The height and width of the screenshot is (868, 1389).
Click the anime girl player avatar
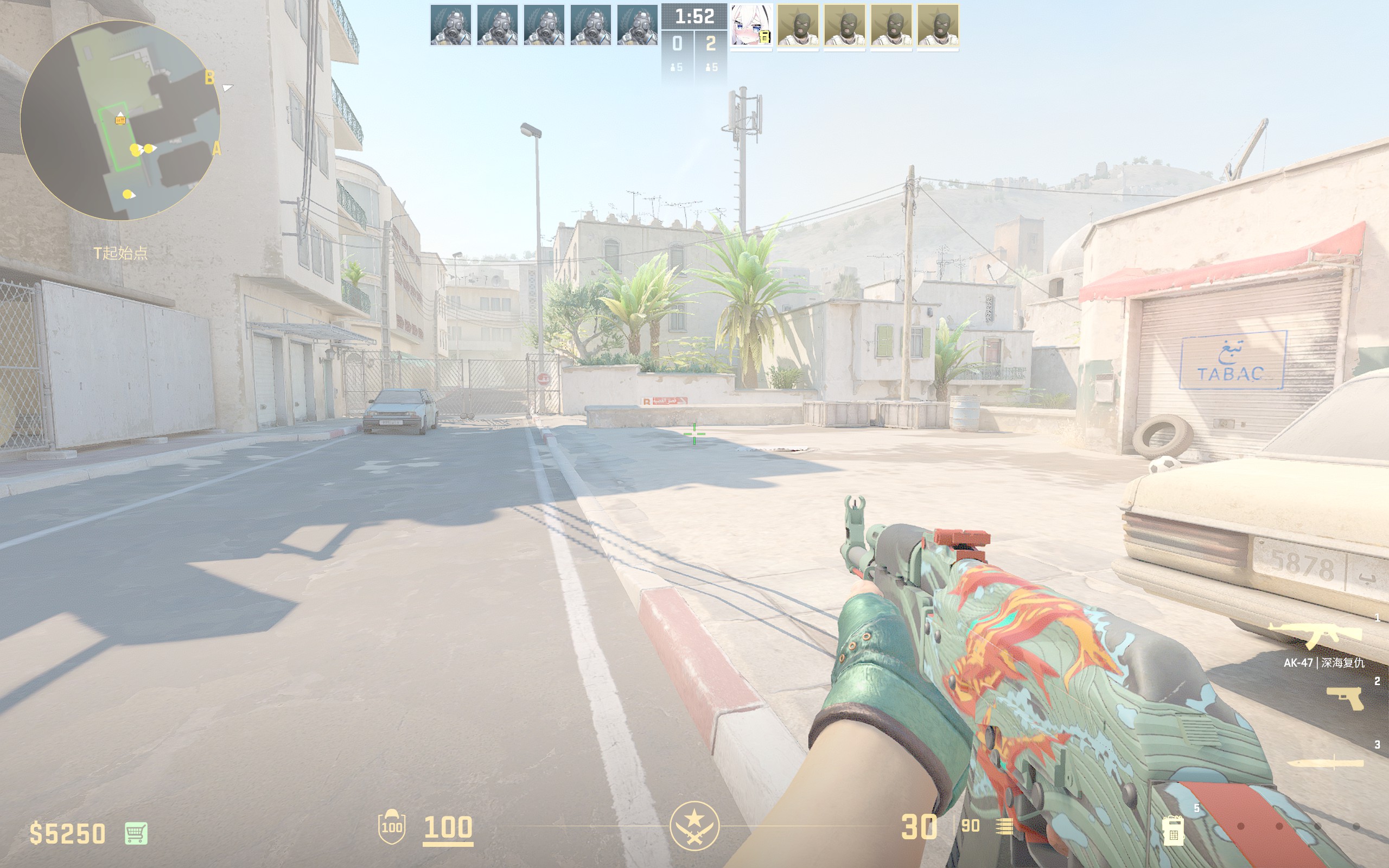751,25
